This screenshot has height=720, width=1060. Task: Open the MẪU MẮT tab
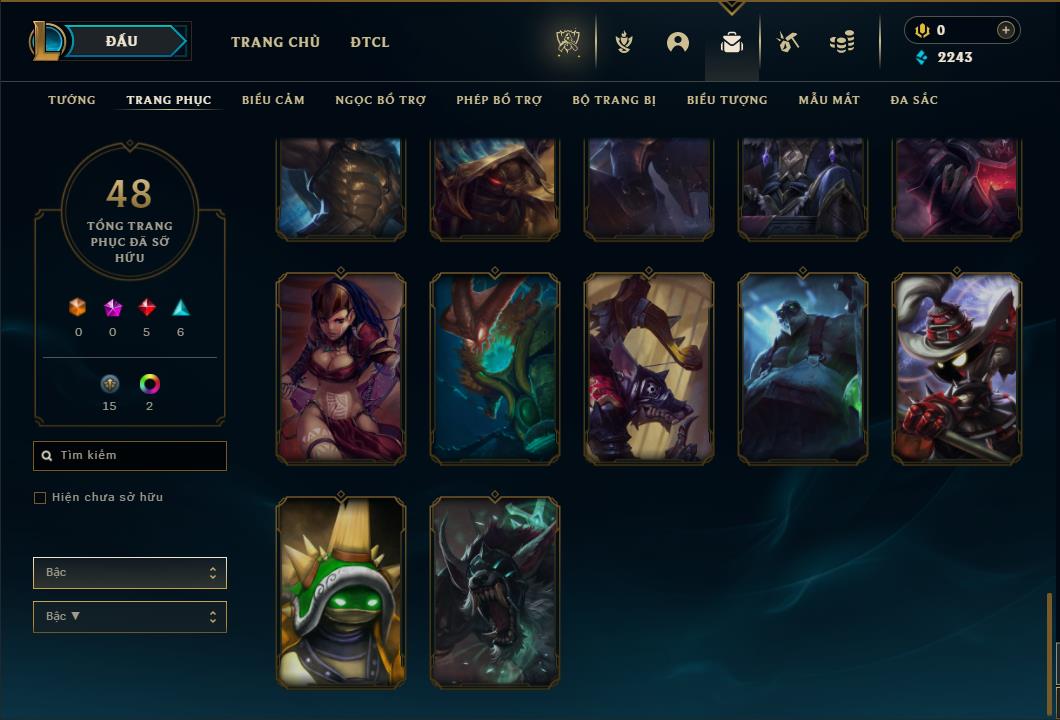[x=829, y=100]
